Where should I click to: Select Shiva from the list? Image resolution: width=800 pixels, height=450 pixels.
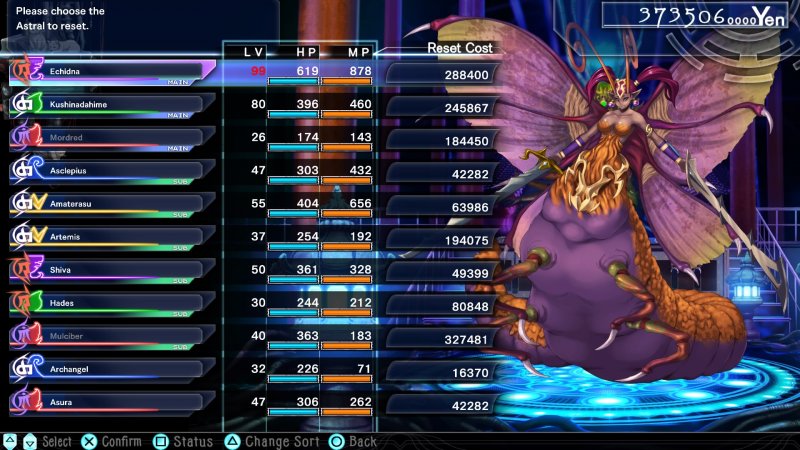coord(110,270)
